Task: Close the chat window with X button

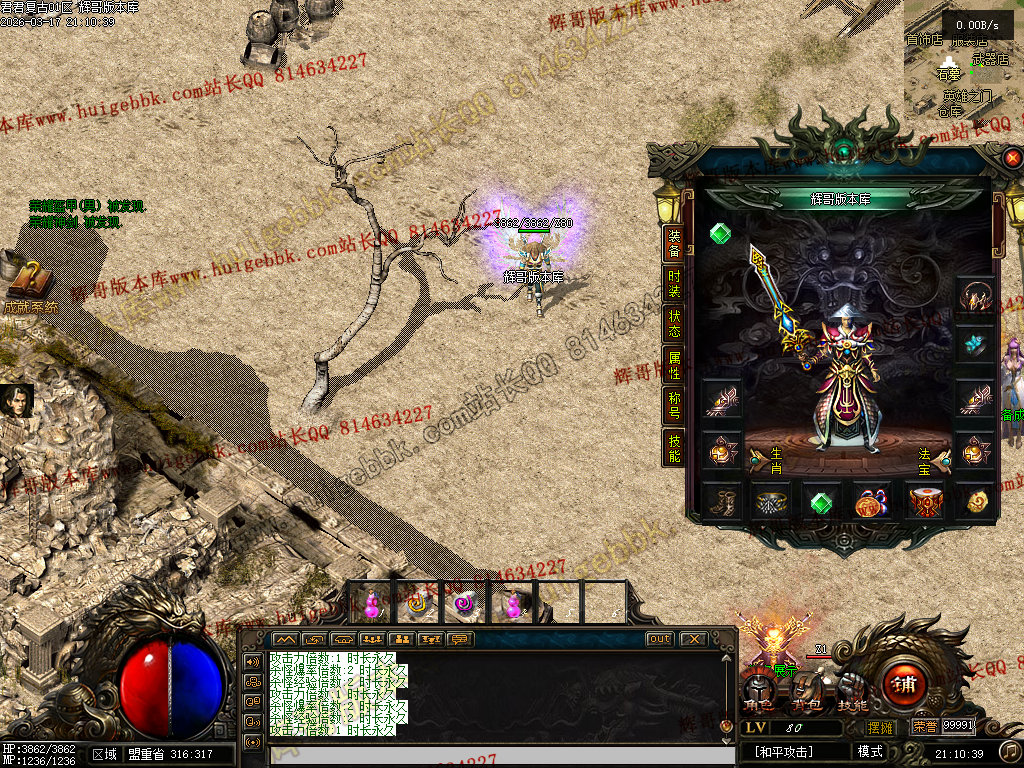Action: [x=693, y=639]
